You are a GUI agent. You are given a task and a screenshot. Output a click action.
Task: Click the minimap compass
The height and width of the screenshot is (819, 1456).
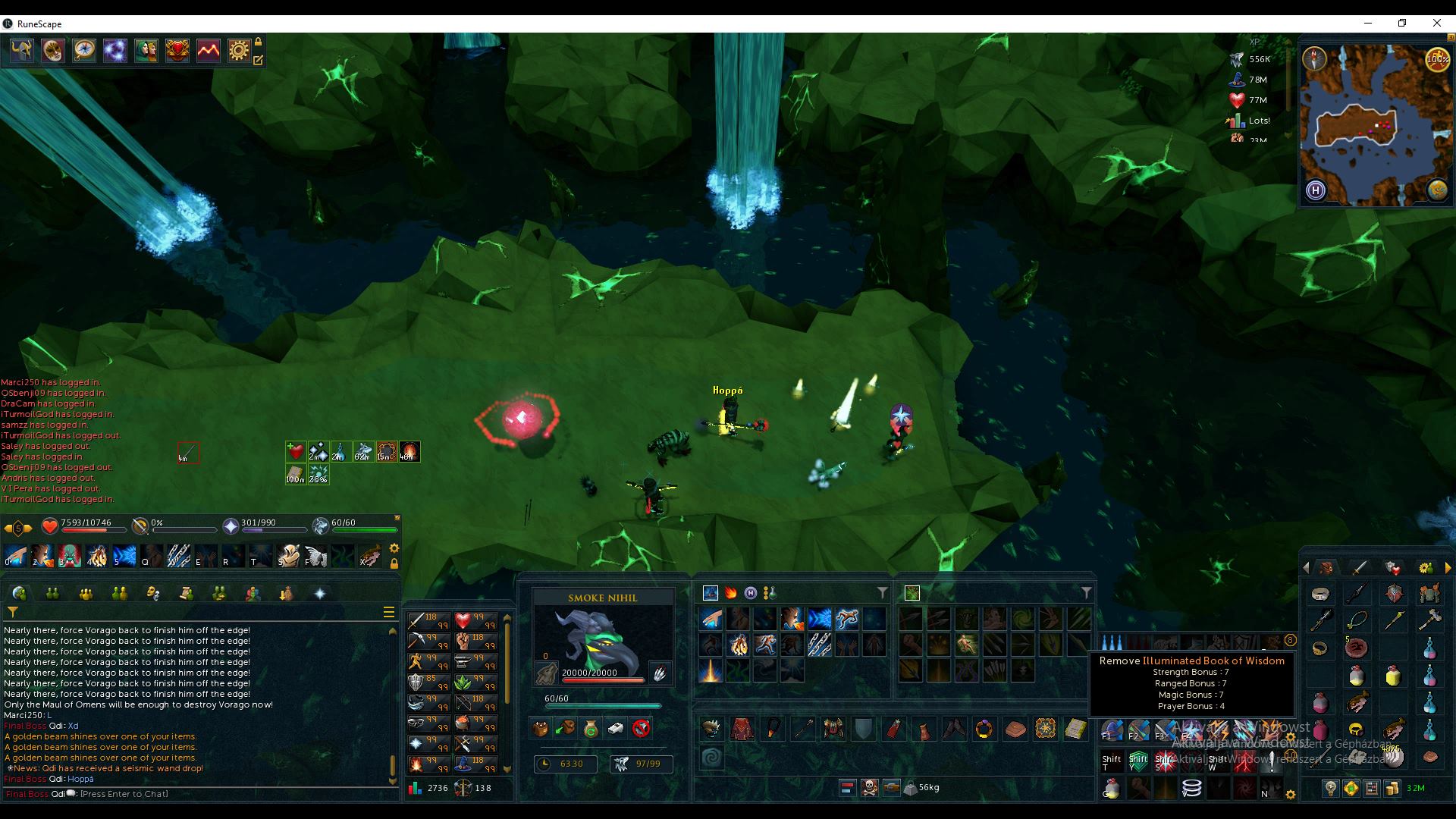tap(1314, 58)
